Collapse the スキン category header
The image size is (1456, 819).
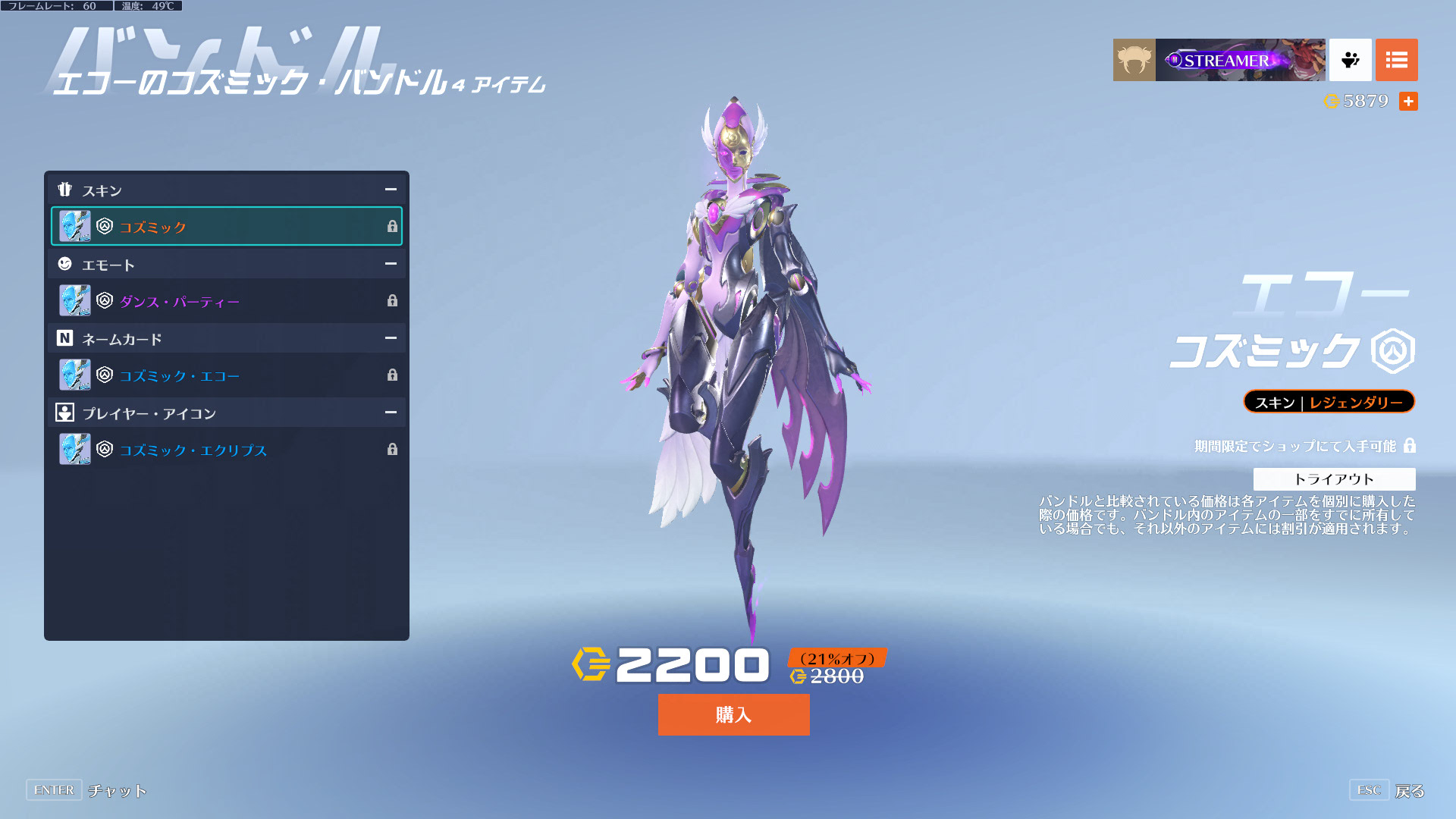tap(391, 190)
